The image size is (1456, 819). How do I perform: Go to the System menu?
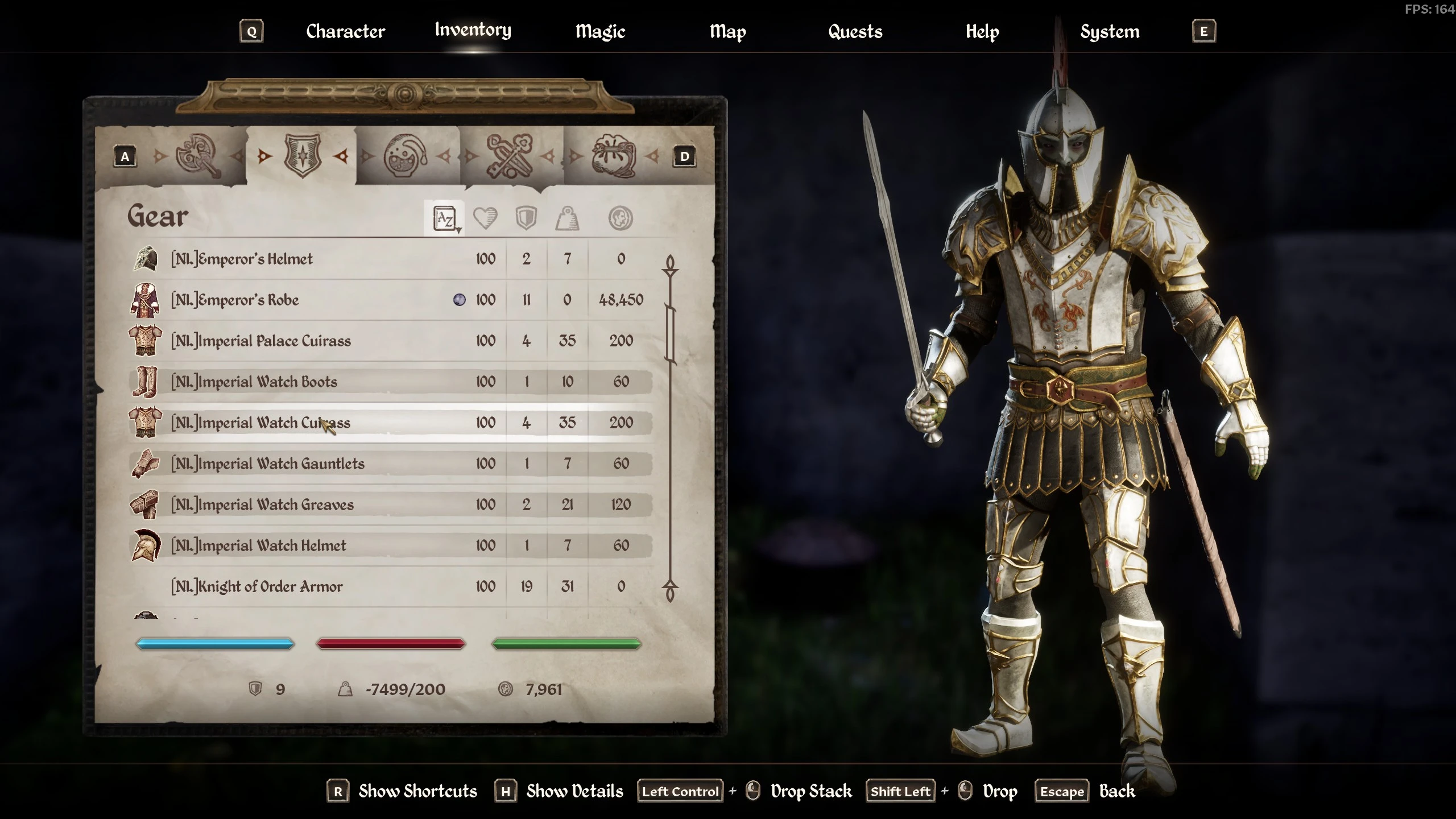click(x=1110, y=31)
